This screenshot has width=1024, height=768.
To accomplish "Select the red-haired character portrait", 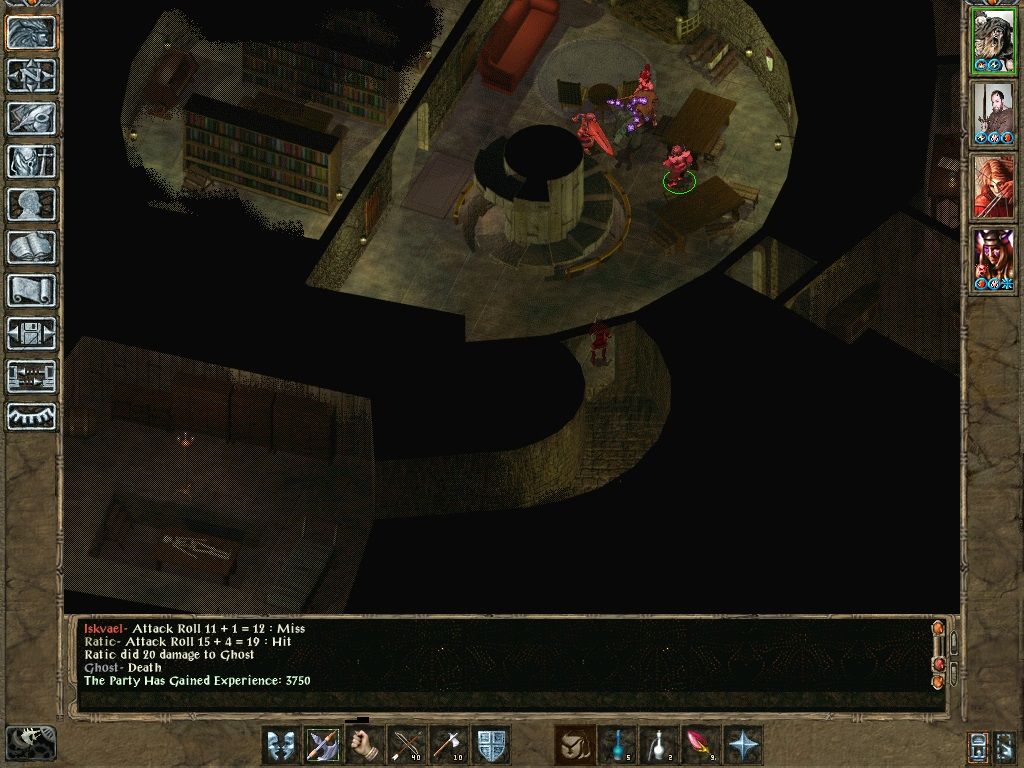I will pyautogui.click(x=993, y=187).
